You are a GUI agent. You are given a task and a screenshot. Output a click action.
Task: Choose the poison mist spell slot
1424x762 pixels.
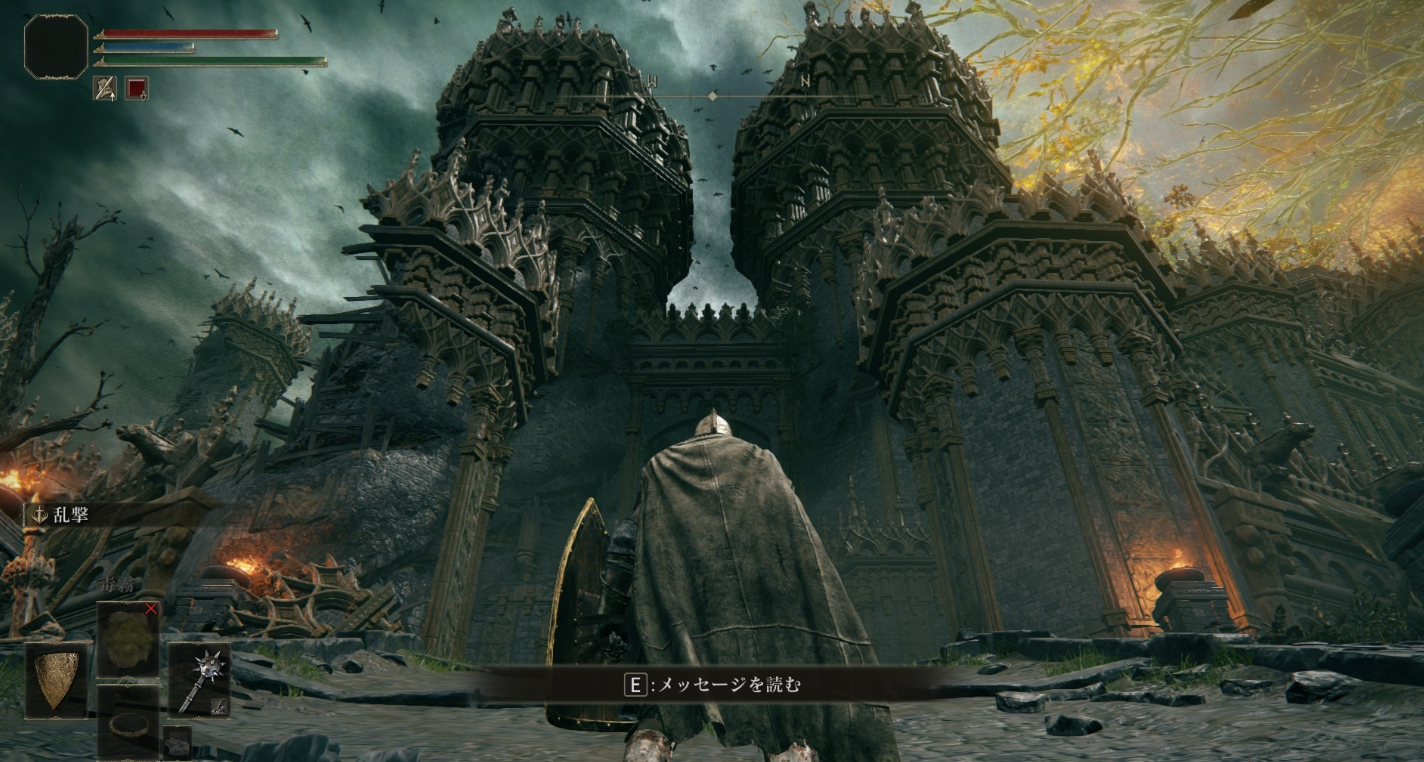pos(127,639)
